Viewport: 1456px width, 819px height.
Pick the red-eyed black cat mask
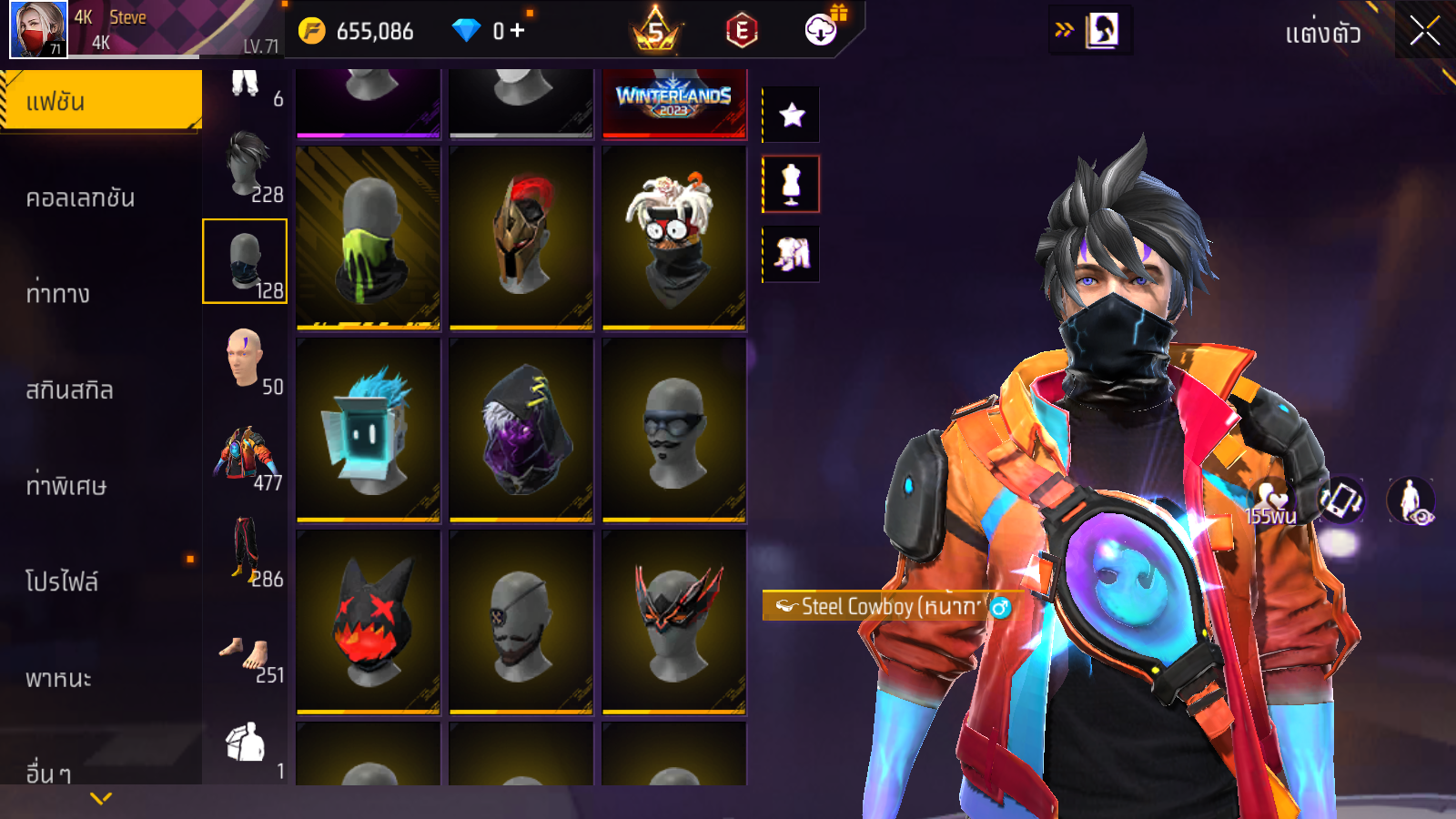pyautogui.click(x=369, y=622)
